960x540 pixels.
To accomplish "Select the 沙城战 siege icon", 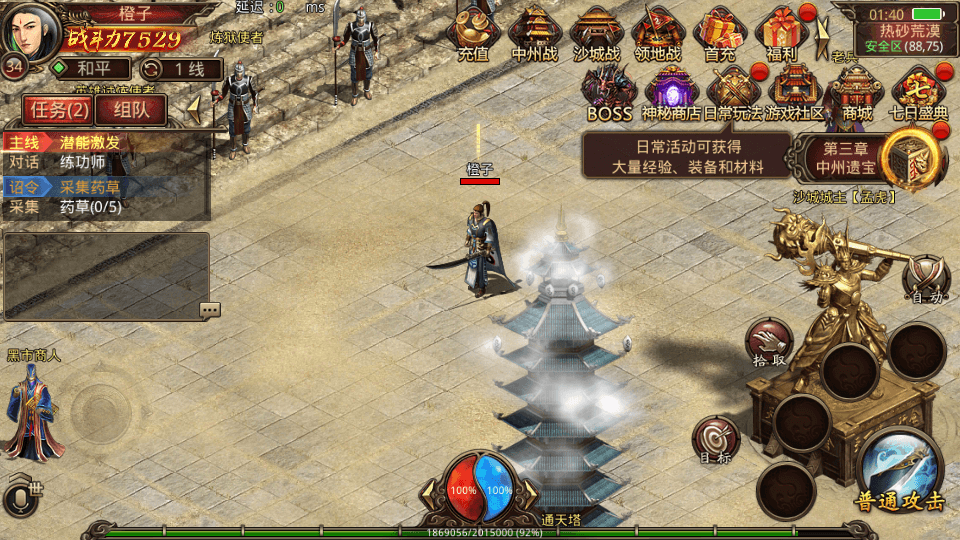I will pyautogui.click(x=597, y=32).
